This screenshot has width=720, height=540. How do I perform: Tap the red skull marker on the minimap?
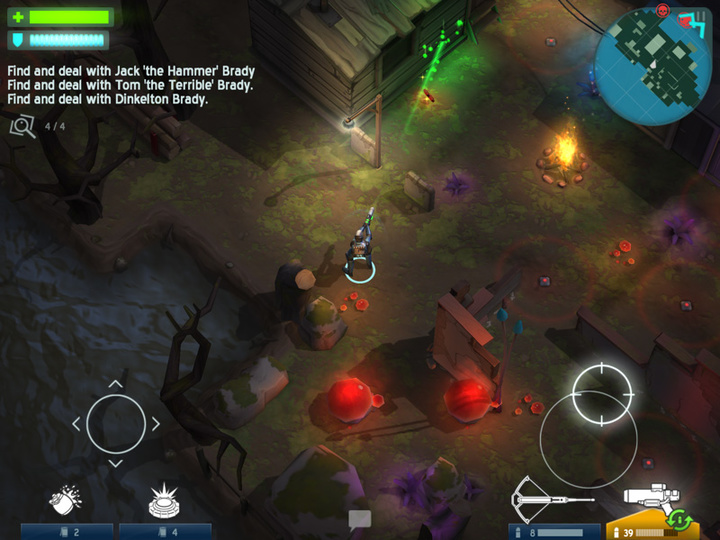(662, 10)
